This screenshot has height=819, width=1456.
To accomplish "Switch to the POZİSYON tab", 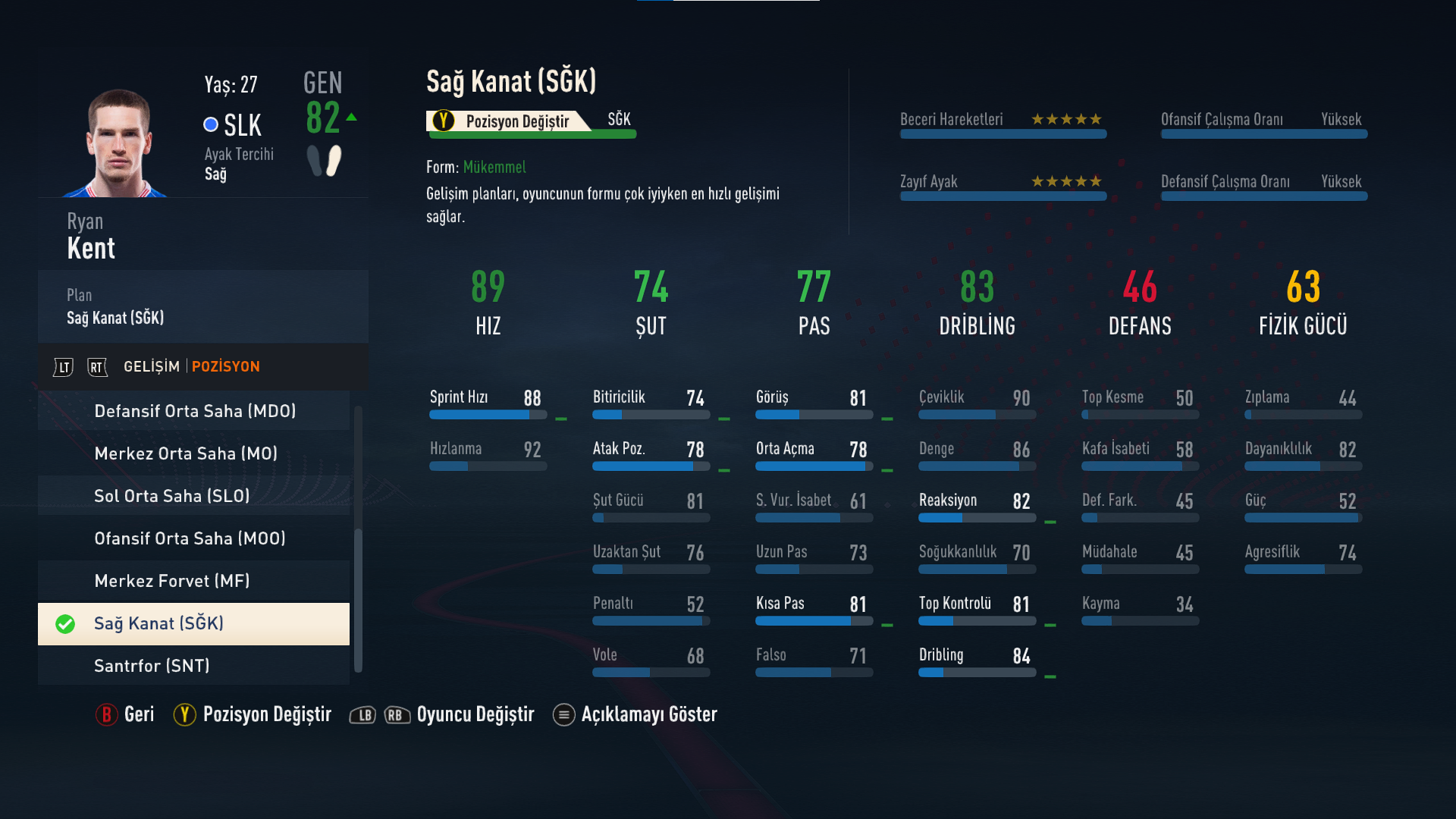I will coord(225,367).
